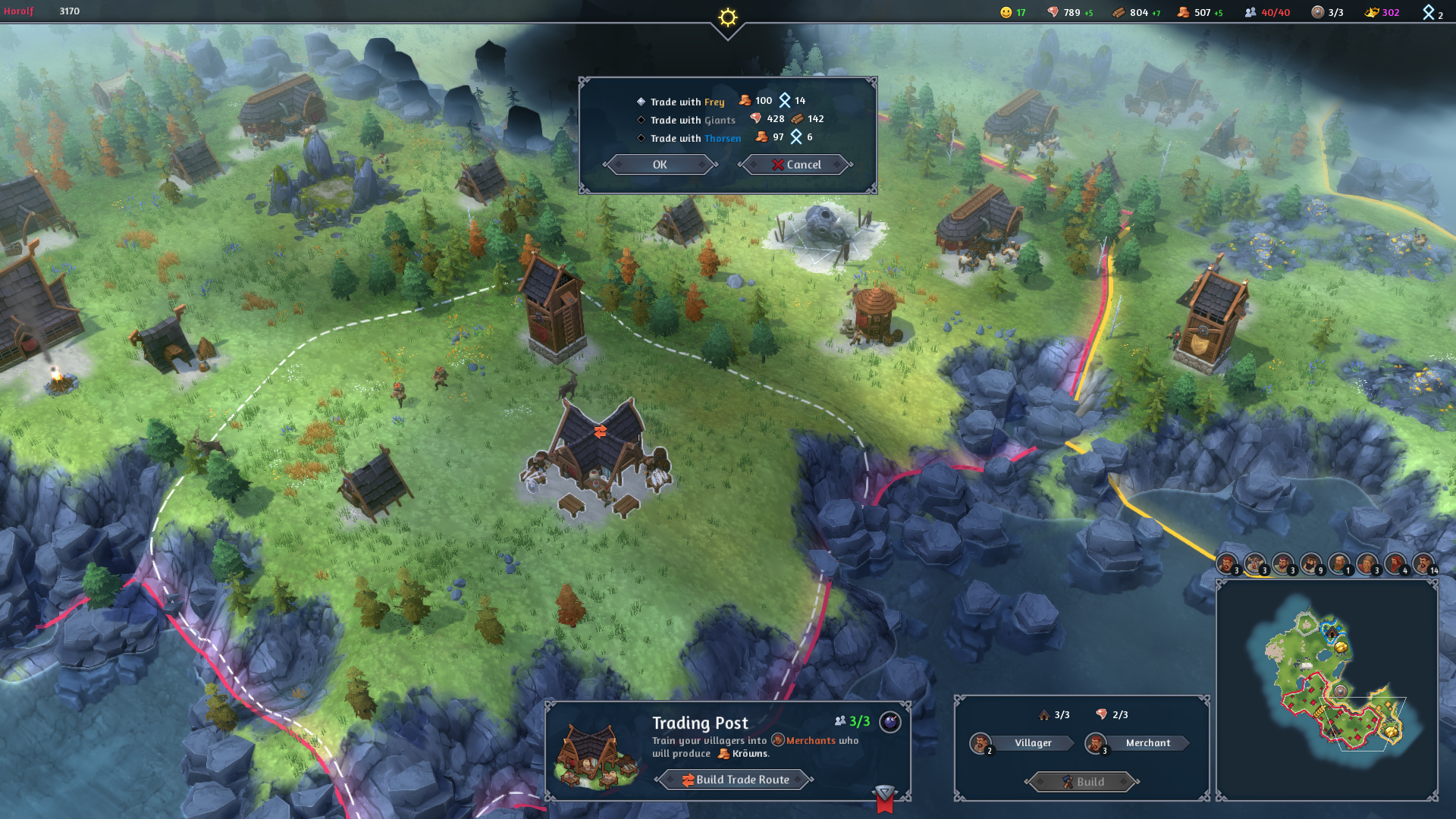Click the Kröwns coin resource icon in top bar
Image resolution: width=1456 pixels, height=819 pixels.
pyautogui.click(x=1183, y=12)
